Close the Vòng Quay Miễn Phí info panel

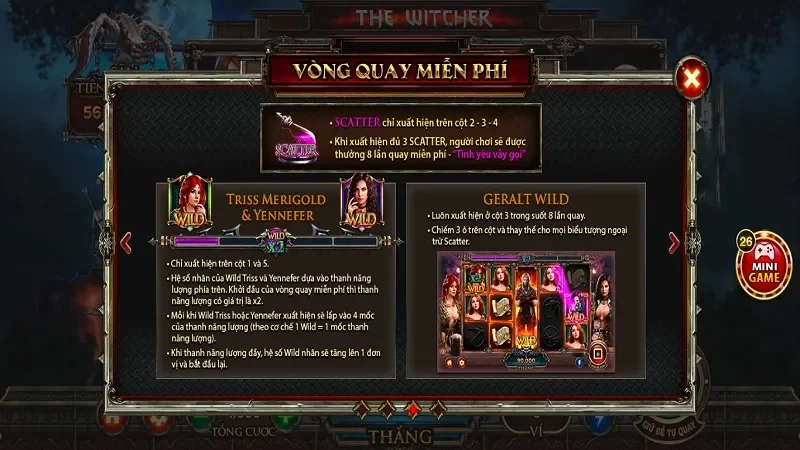(689, 78)
